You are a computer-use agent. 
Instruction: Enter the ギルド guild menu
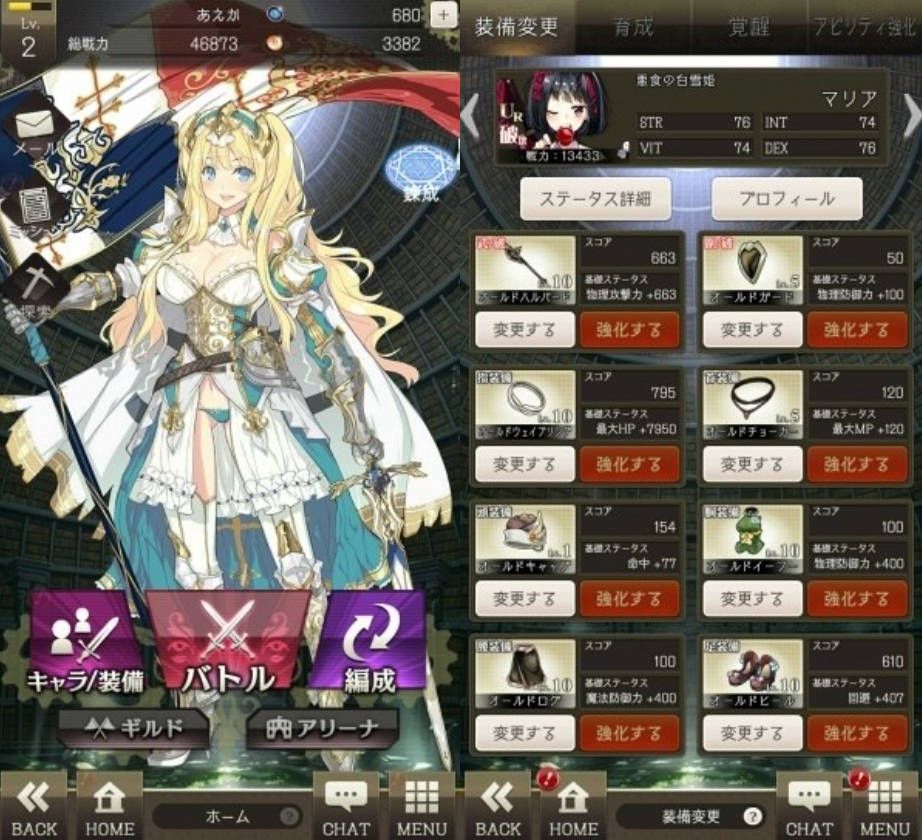pyautogui.click(x=133, y=728)
